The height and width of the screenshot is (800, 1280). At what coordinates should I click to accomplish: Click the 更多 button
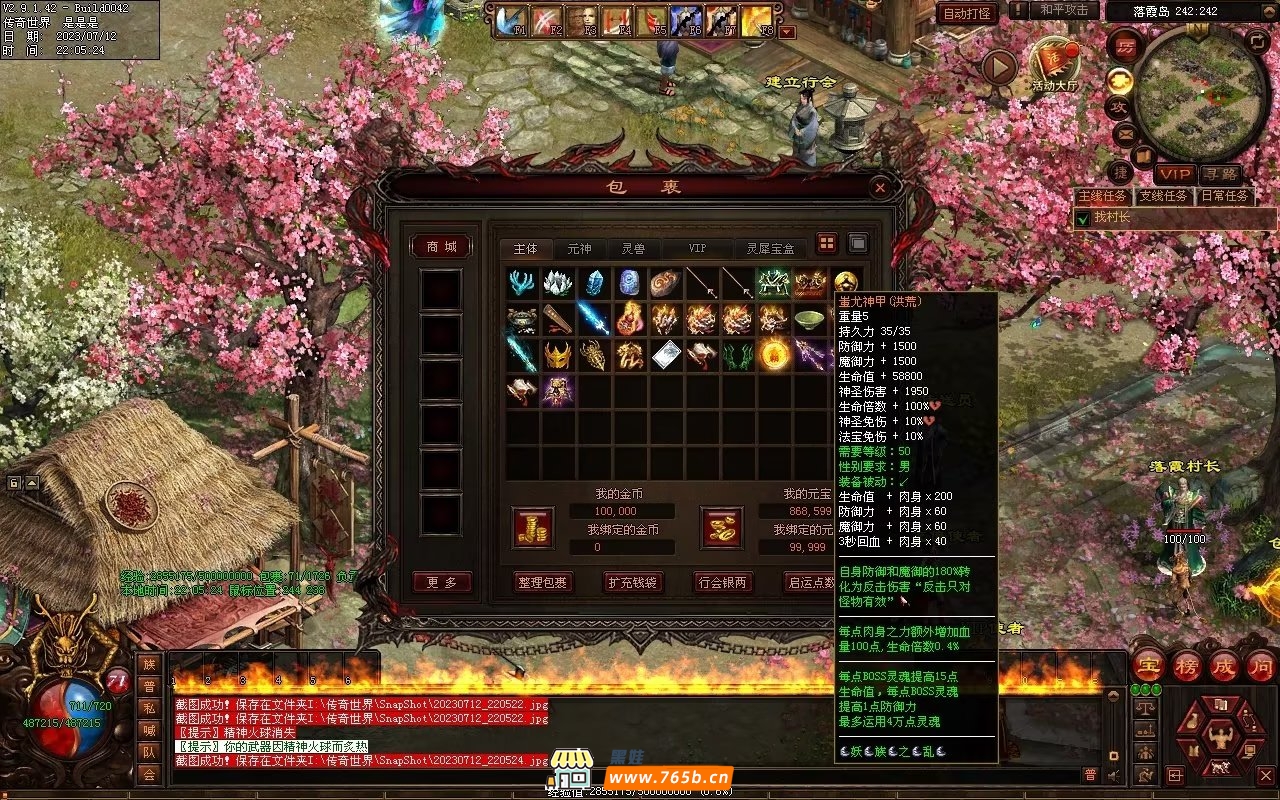tap(442, 582)
